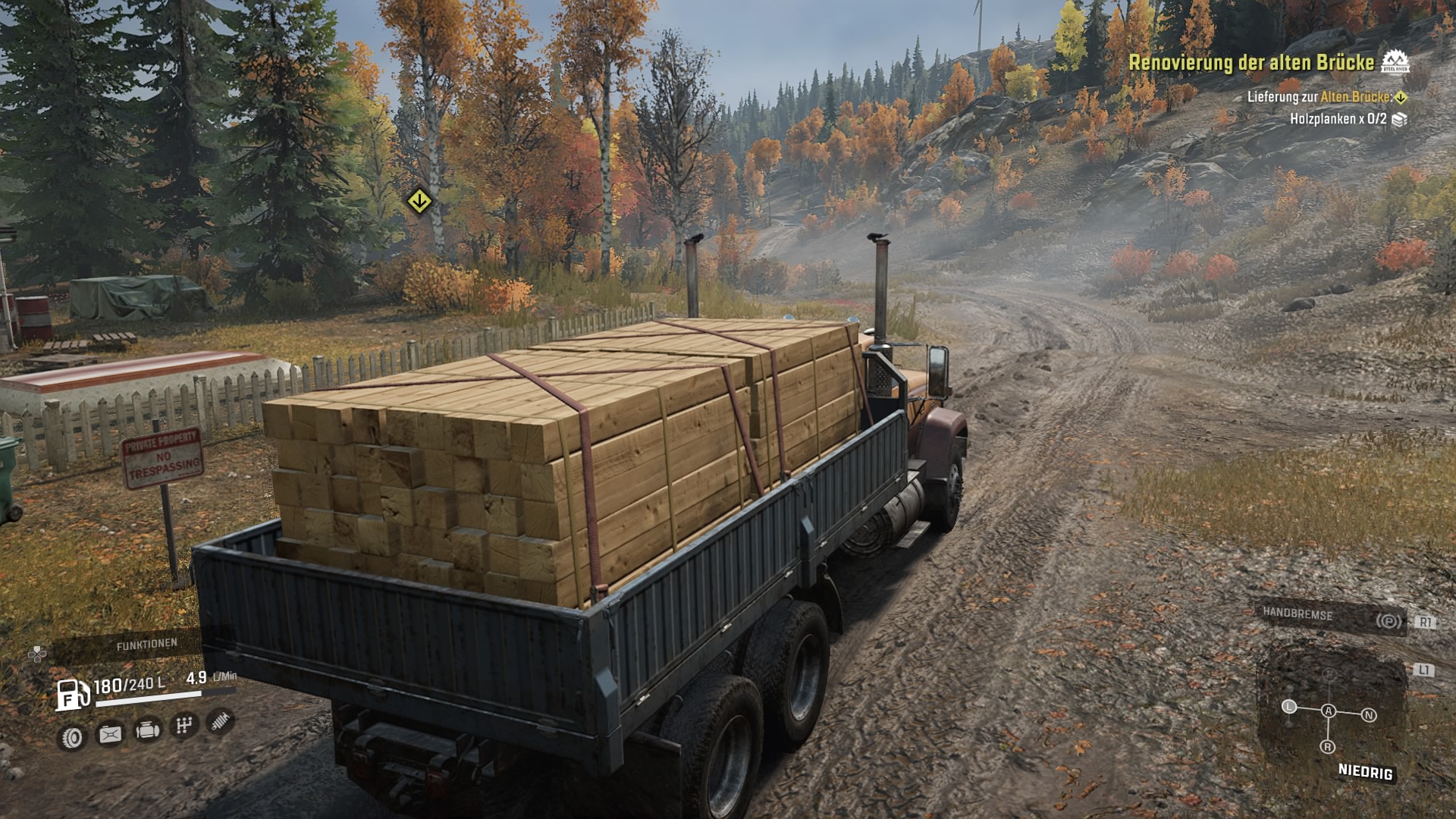Select the gearbox status icon
Viewport: 1456px width, 819px height.
pyautogui.click(x=184, y=726)
